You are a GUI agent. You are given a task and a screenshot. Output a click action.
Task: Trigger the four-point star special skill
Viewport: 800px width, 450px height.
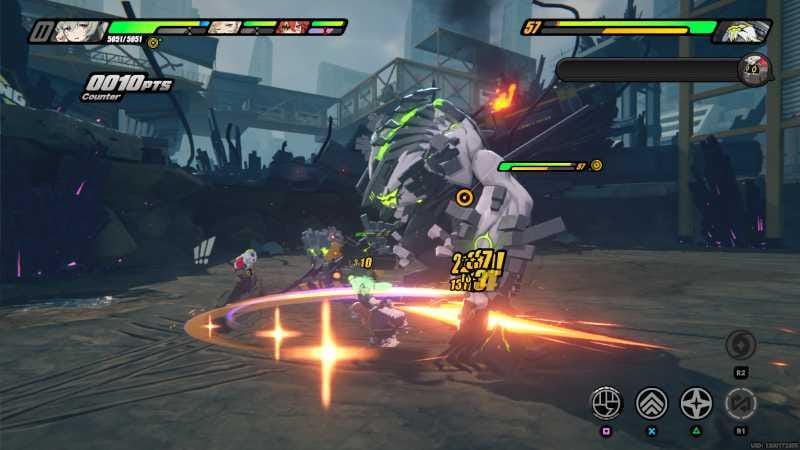point(696,402)
